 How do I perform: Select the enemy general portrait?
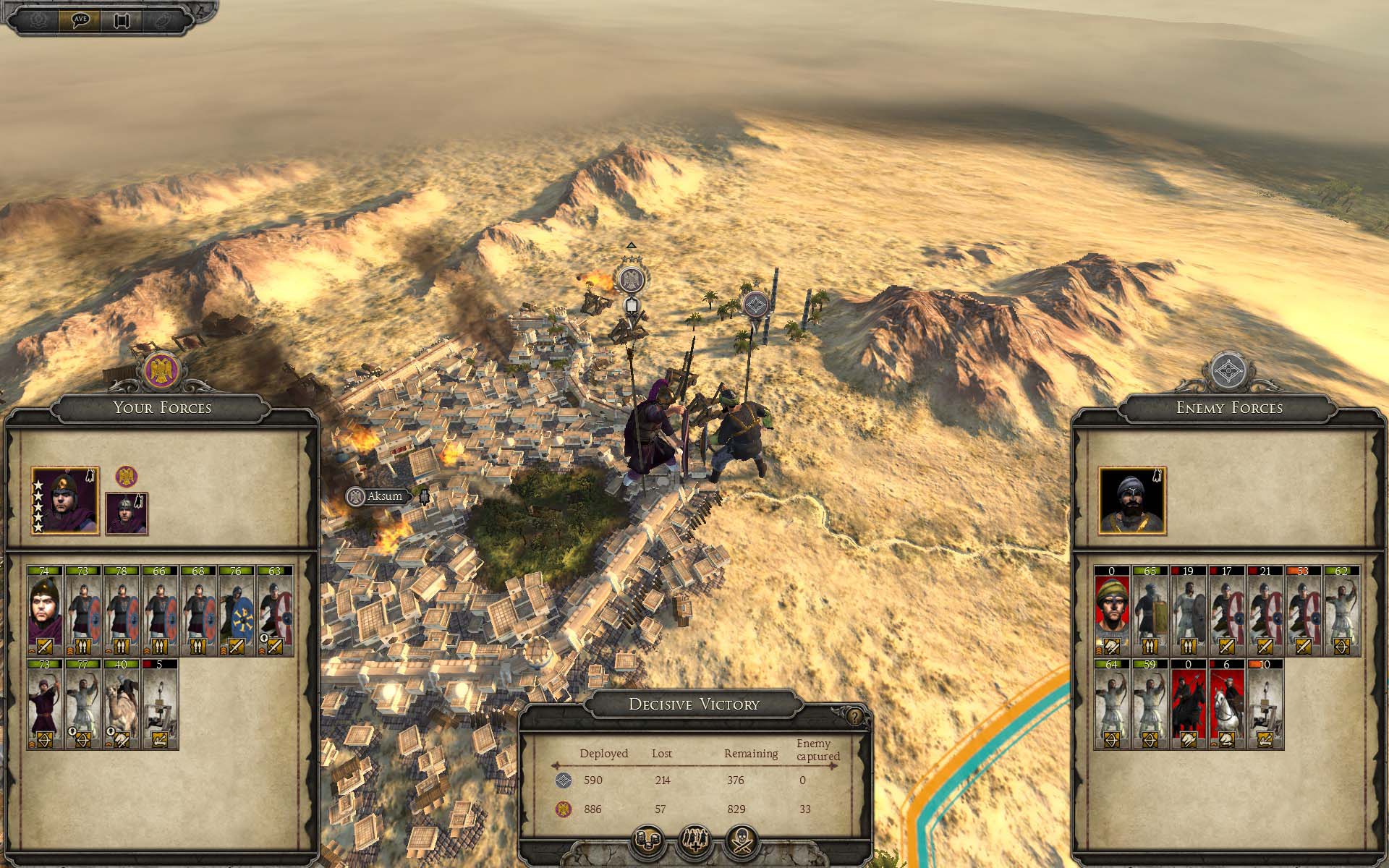tap(1132, 501)
